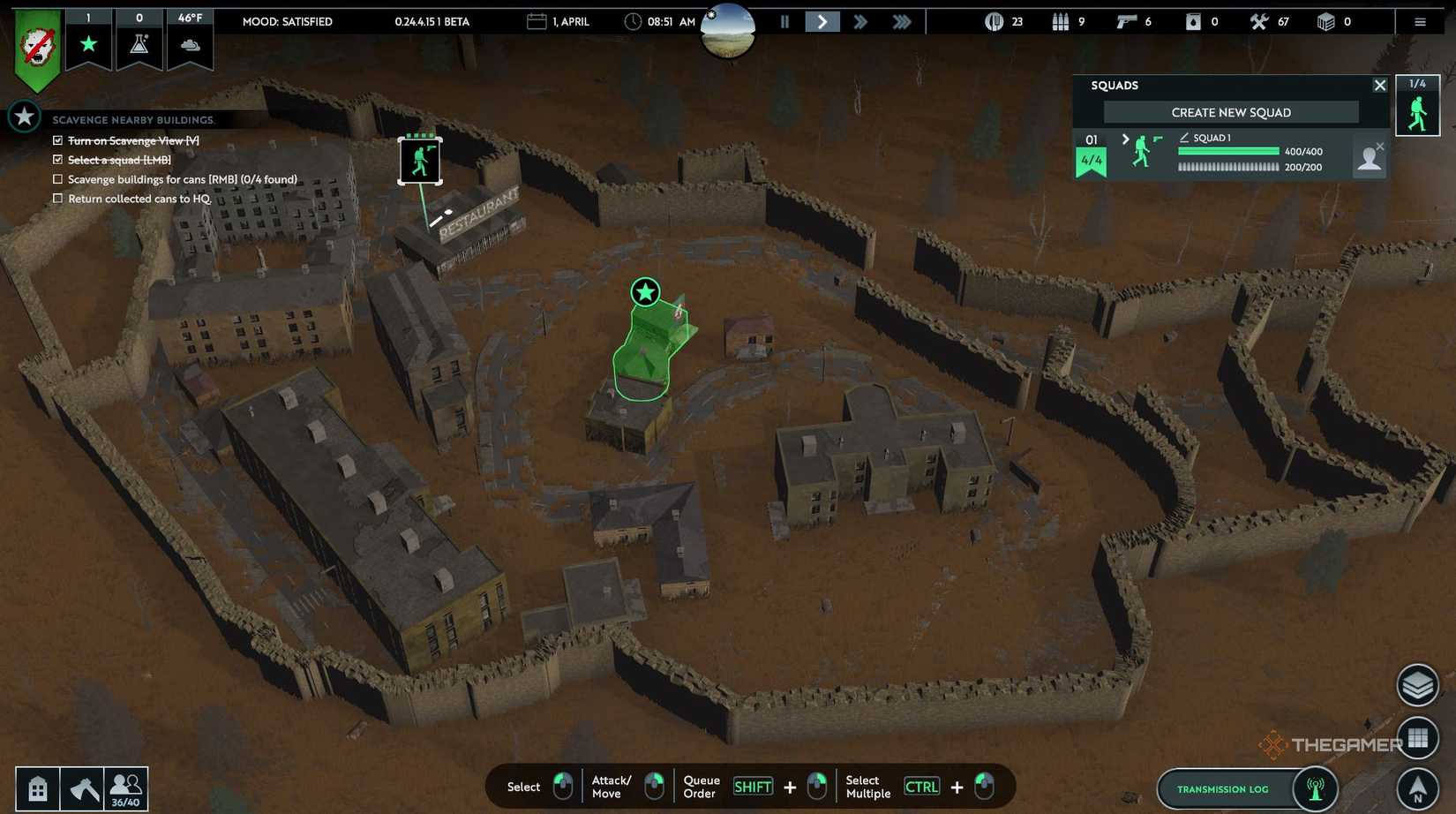Image resolution: width=1456 pixels, height=814 pixels.
Task: Open the hamburger menu top right
Action: pos(1420,21)
